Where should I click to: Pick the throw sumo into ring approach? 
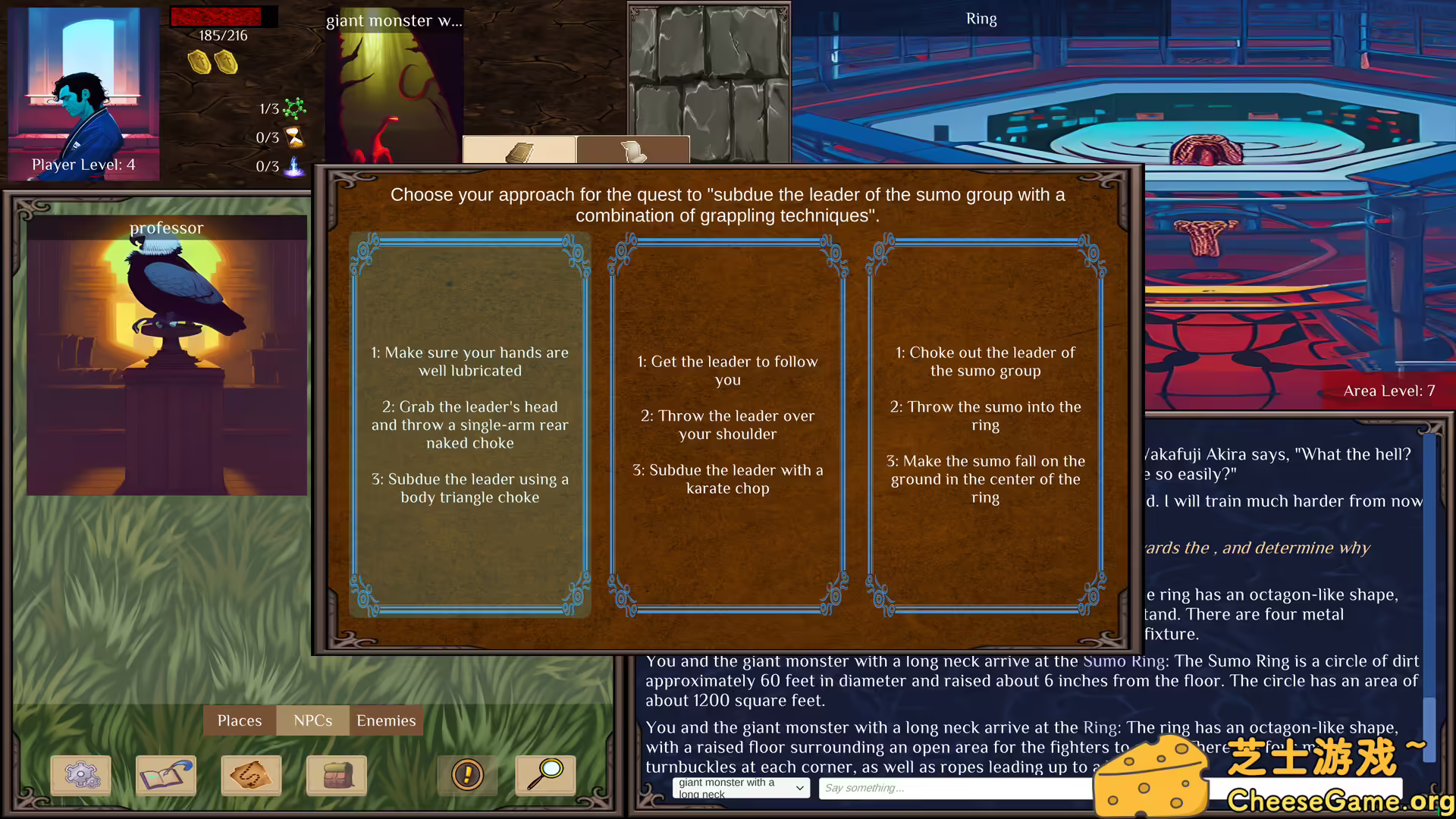tap(985, 425)
